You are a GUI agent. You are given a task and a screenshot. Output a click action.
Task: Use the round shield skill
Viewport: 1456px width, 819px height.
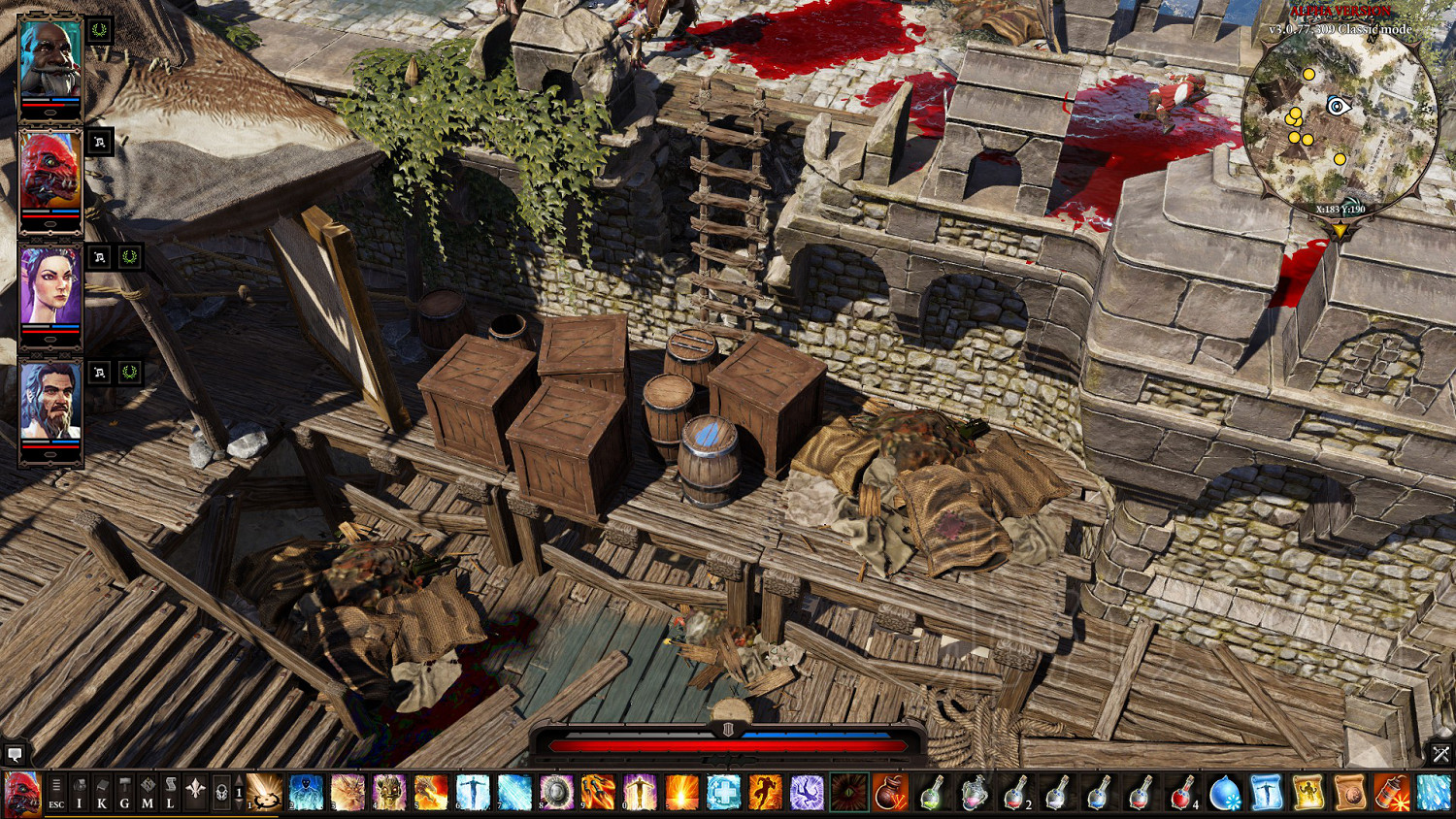point(556,792)
